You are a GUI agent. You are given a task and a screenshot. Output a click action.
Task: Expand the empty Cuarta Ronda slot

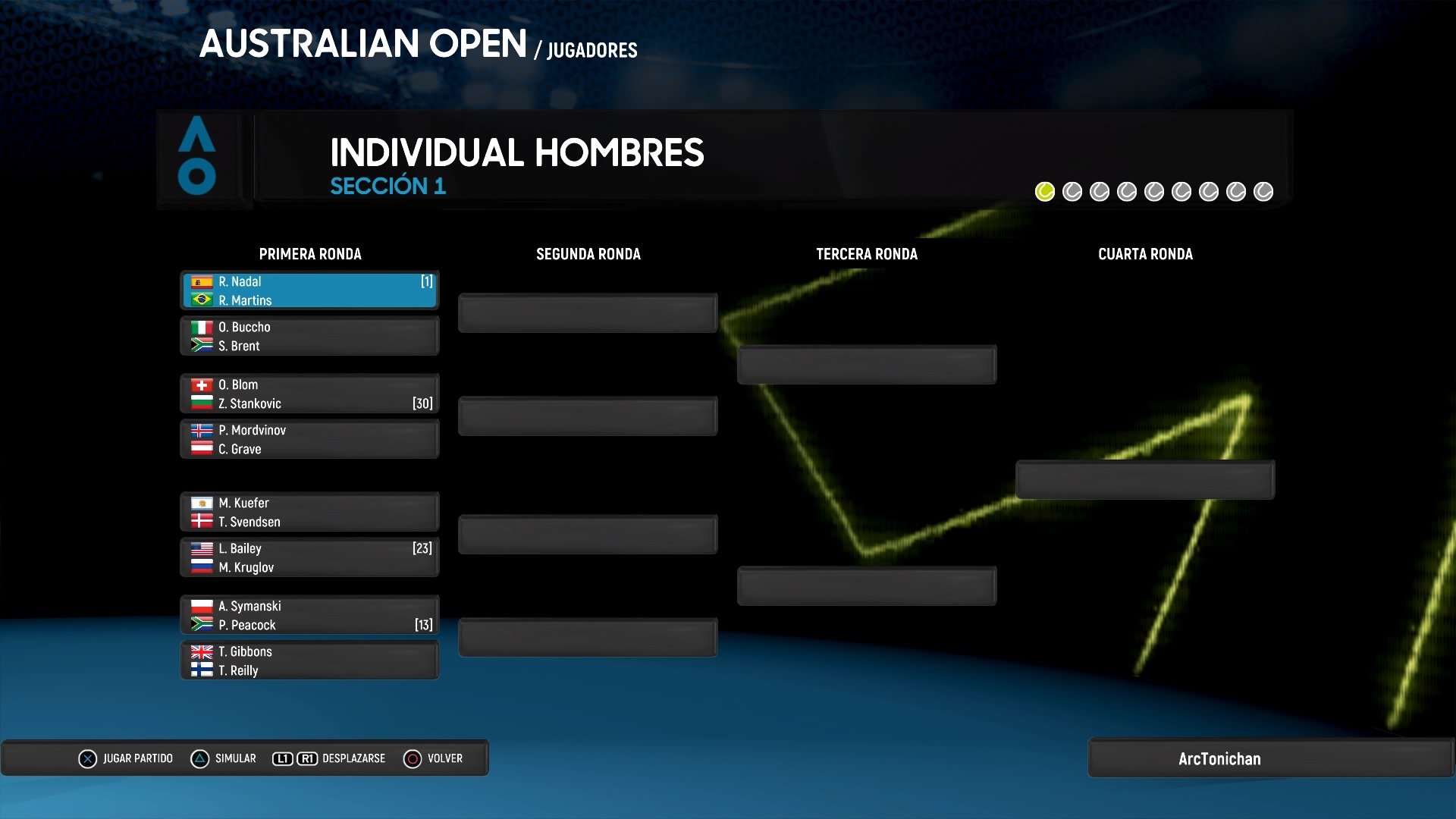coord(1145,479)
